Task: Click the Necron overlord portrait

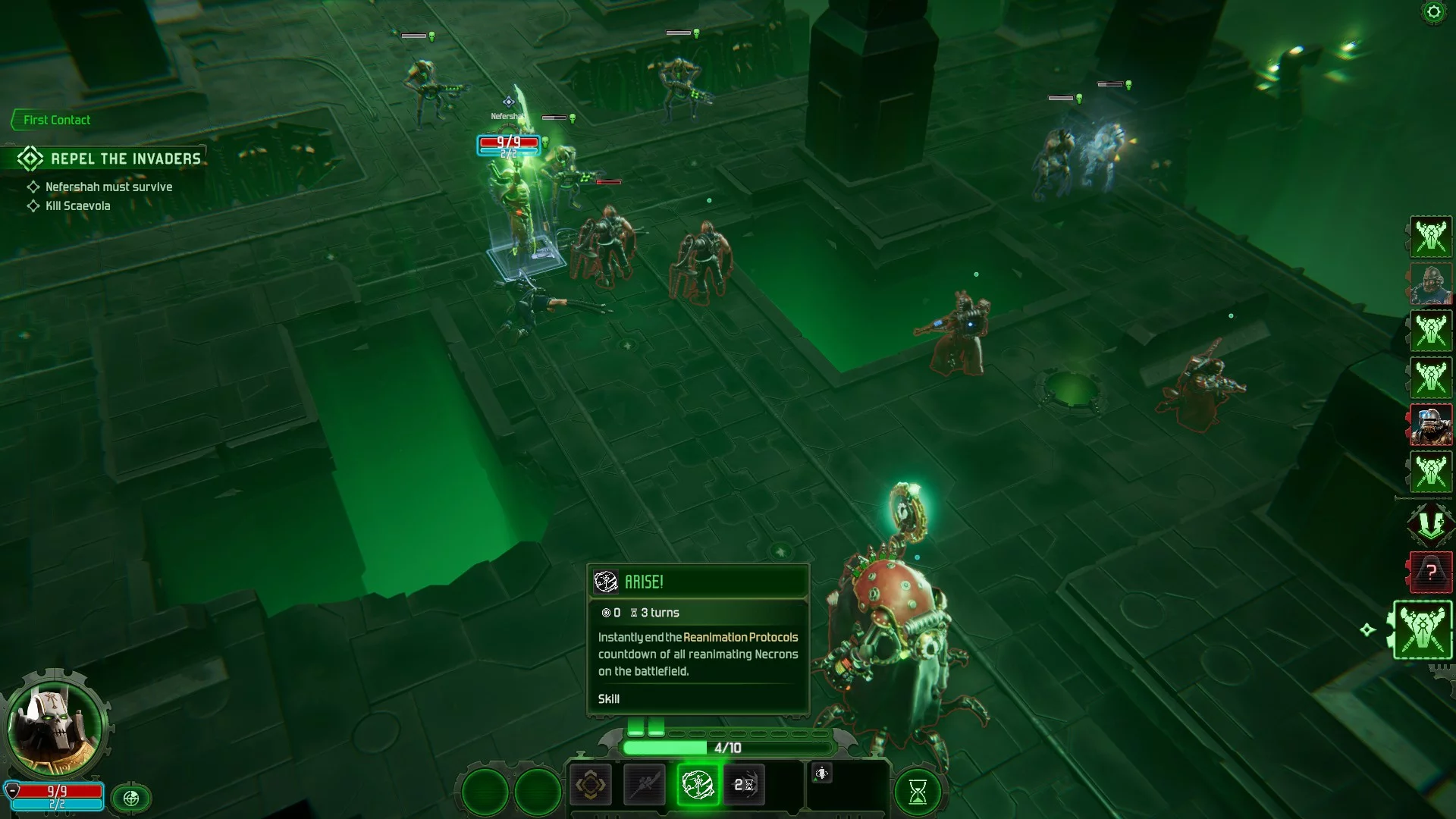Action: (55, 726)
